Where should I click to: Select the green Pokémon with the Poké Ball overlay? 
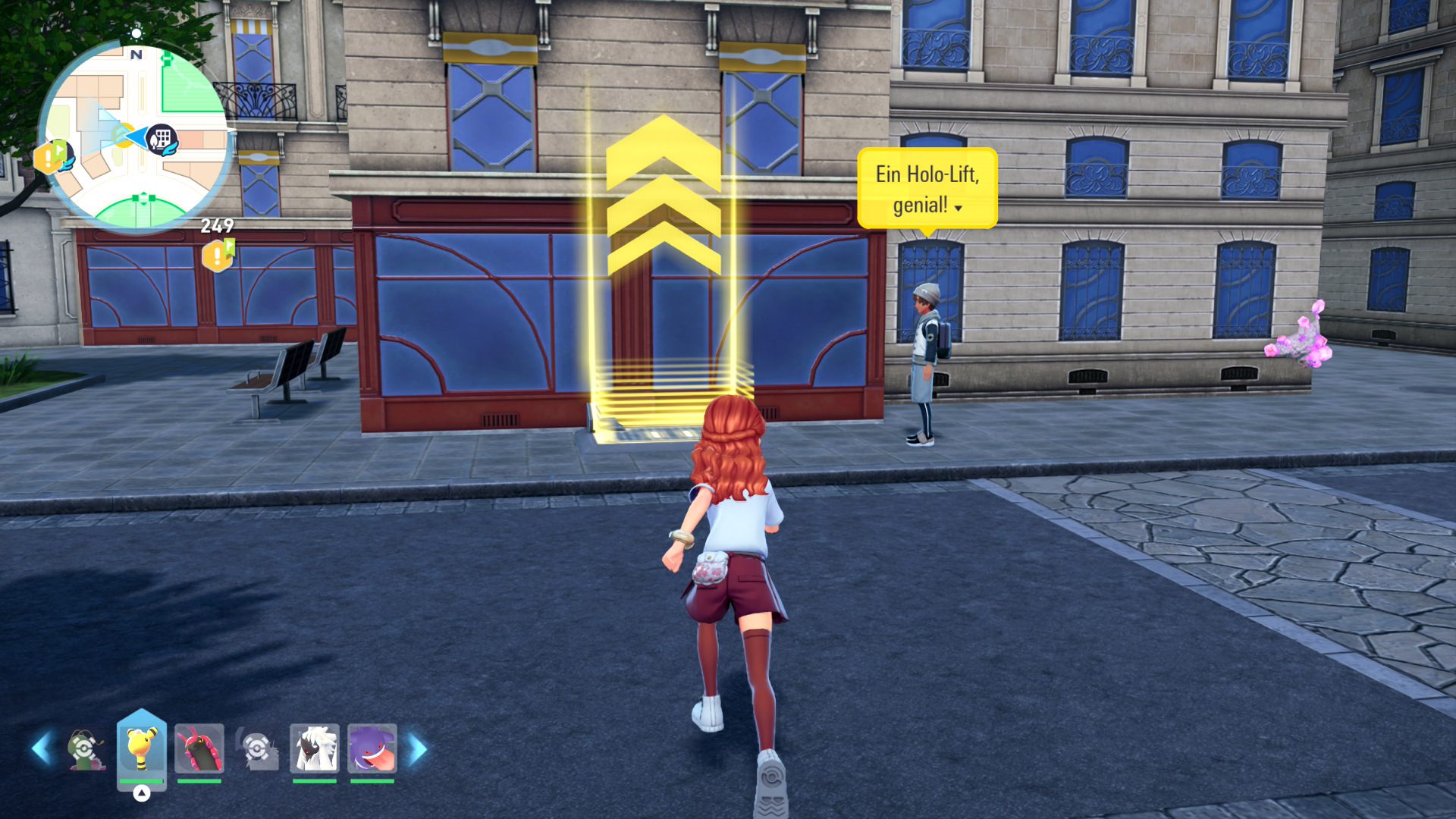pos(86,748)
